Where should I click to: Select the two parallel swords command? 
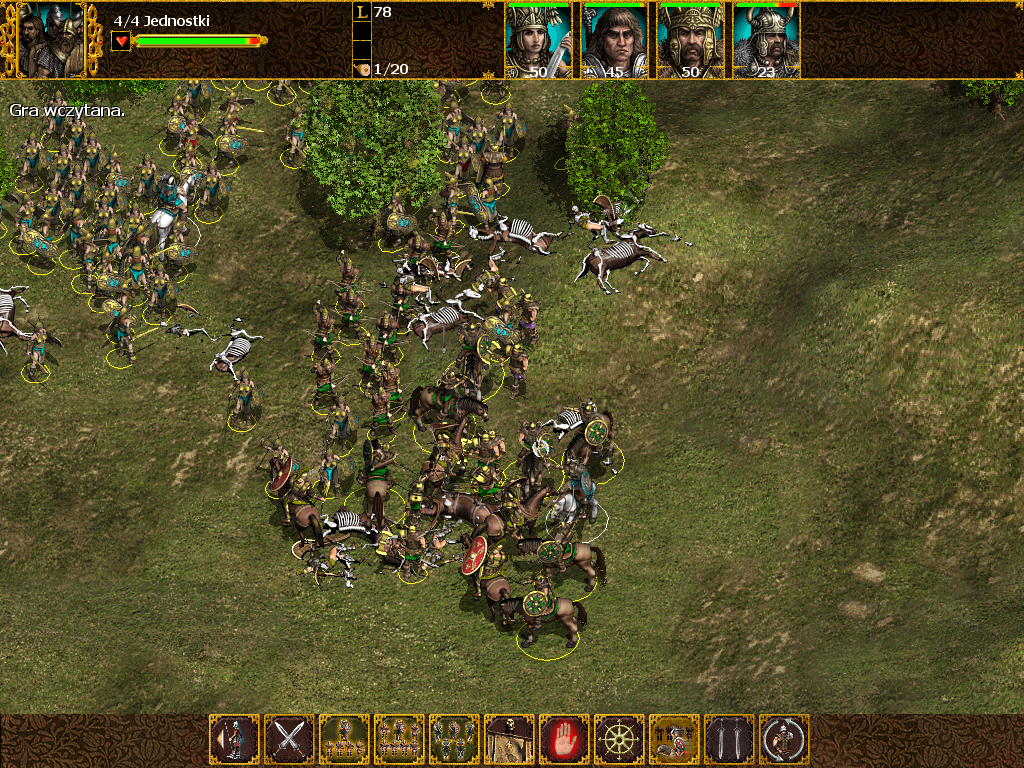pyautogui.click(x=730, y=740)
